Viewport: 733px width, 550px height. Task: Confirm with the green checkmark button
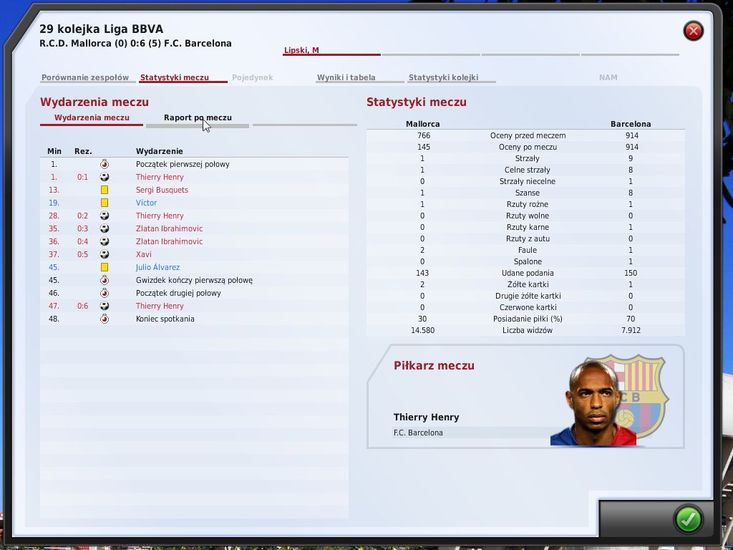(688, 518)
